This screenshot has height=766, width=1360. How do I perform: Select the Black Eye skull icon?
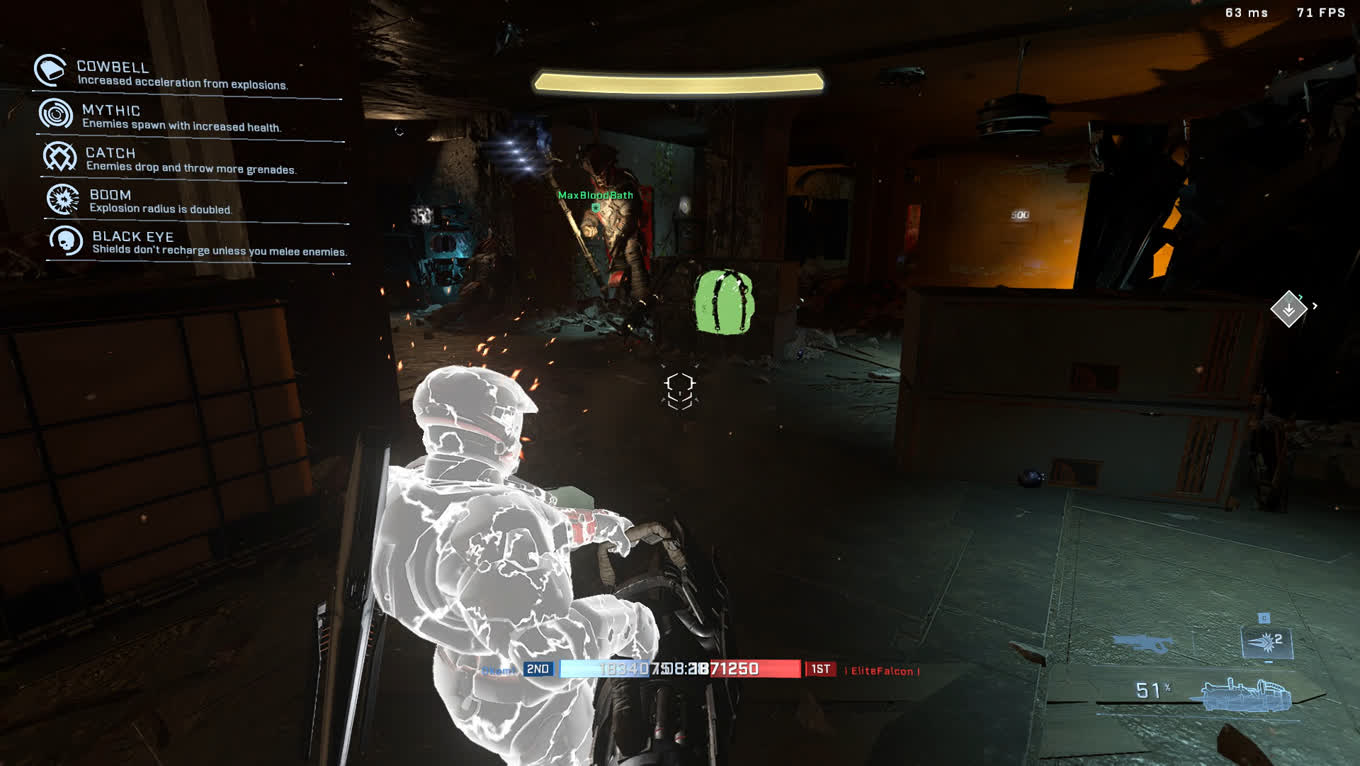pos(66,241)
